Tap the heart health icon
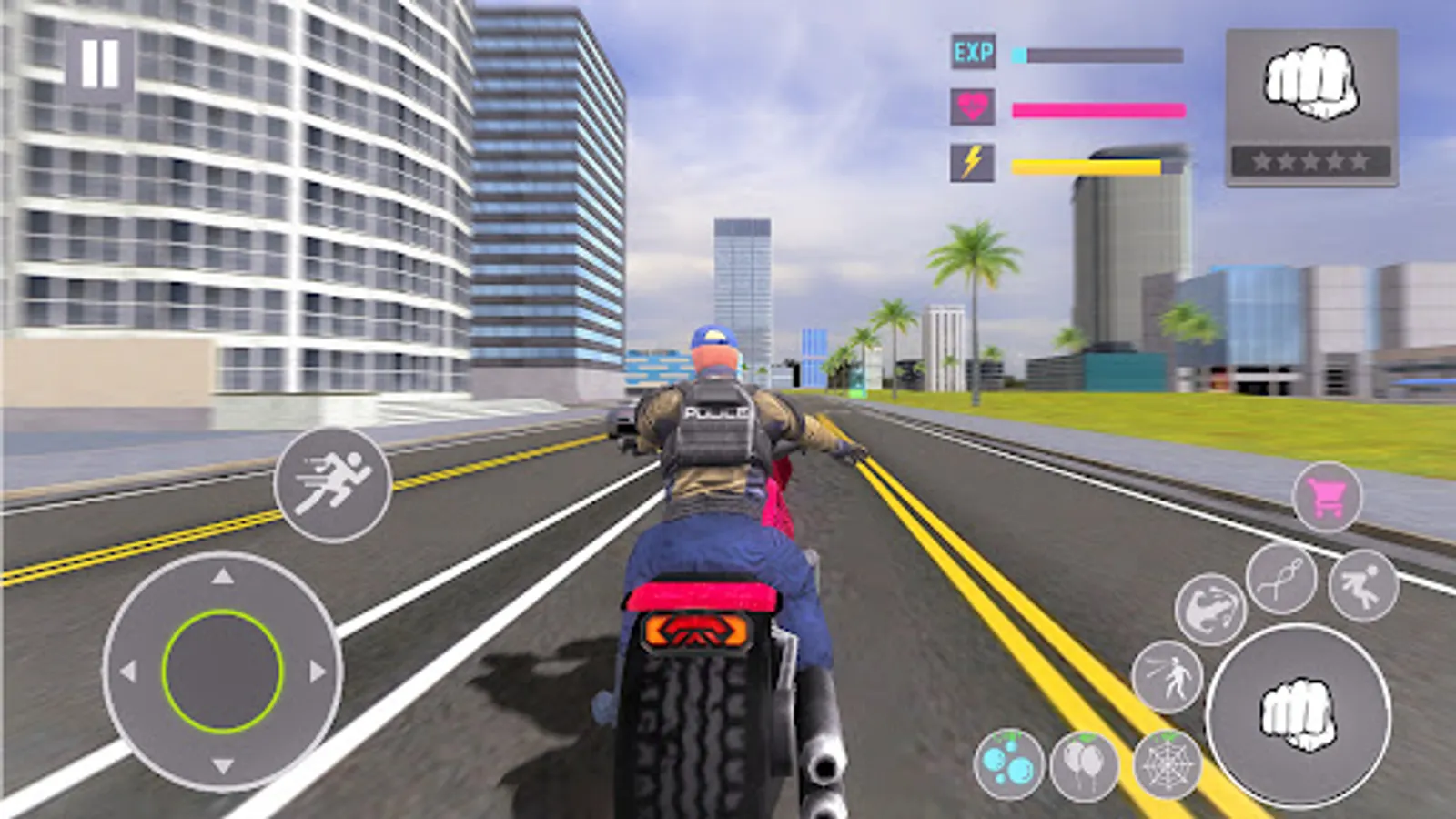Screen dimensions: 1456x819 pyautogui.click(x=973, y=106)
